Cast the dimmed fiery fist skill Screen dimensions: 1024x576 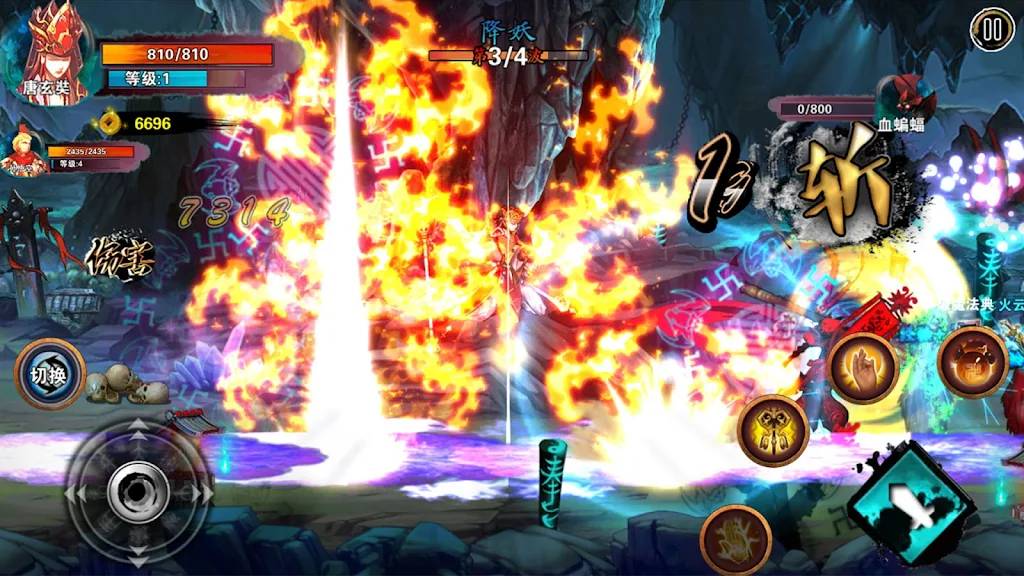pos(735,540)
